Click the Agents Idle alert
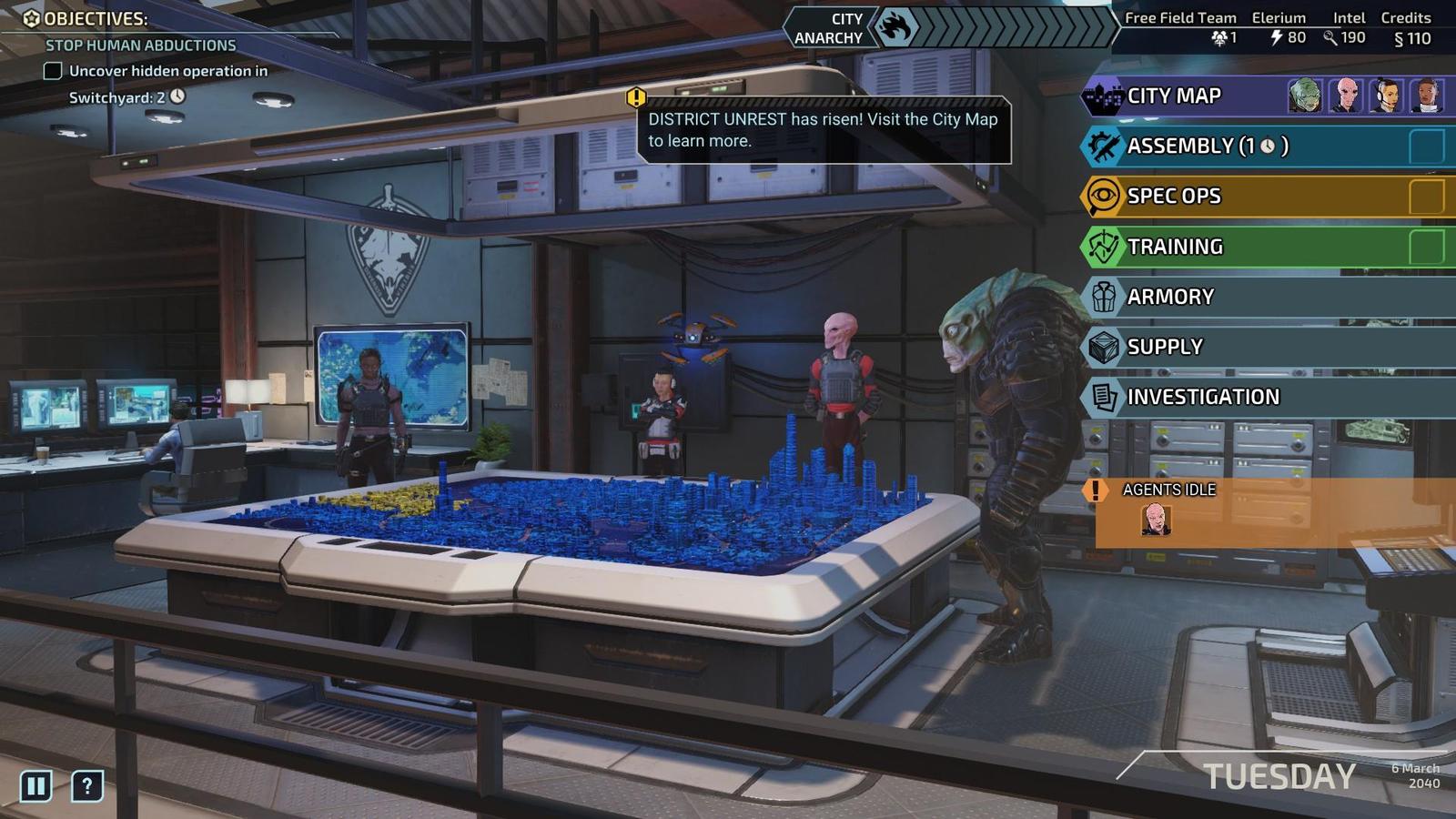Screen dimensions: 1456x819 1169,490
